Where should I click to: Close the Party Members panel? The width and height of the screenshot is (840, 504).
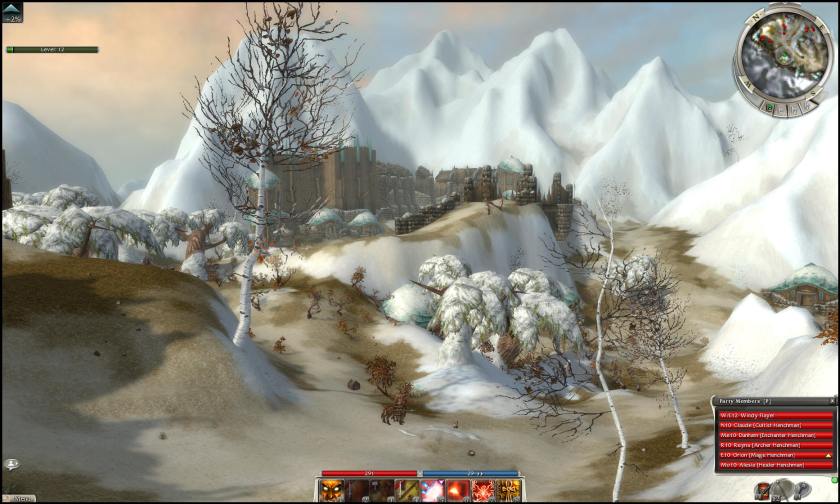830,400
